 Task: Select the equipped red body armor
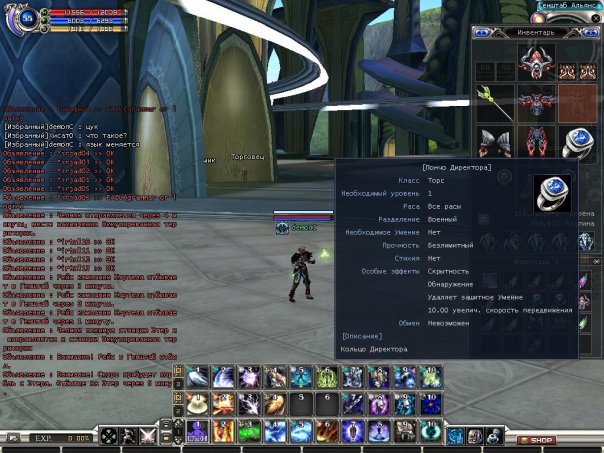(x=536, y=102)
